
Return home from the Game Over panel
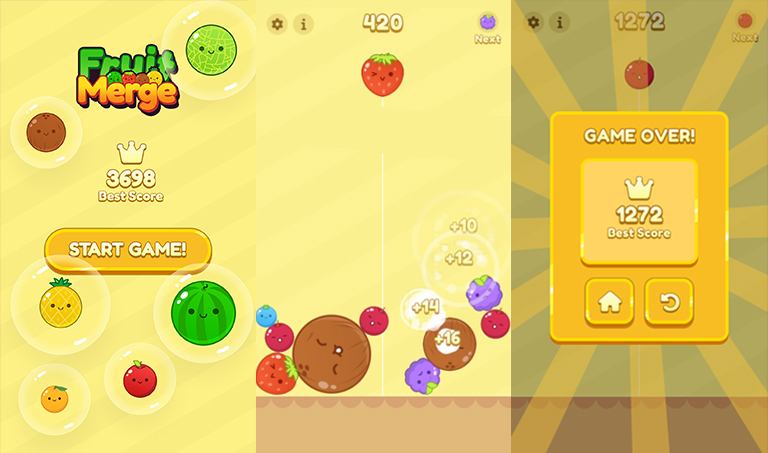click(x=609, y=303)
